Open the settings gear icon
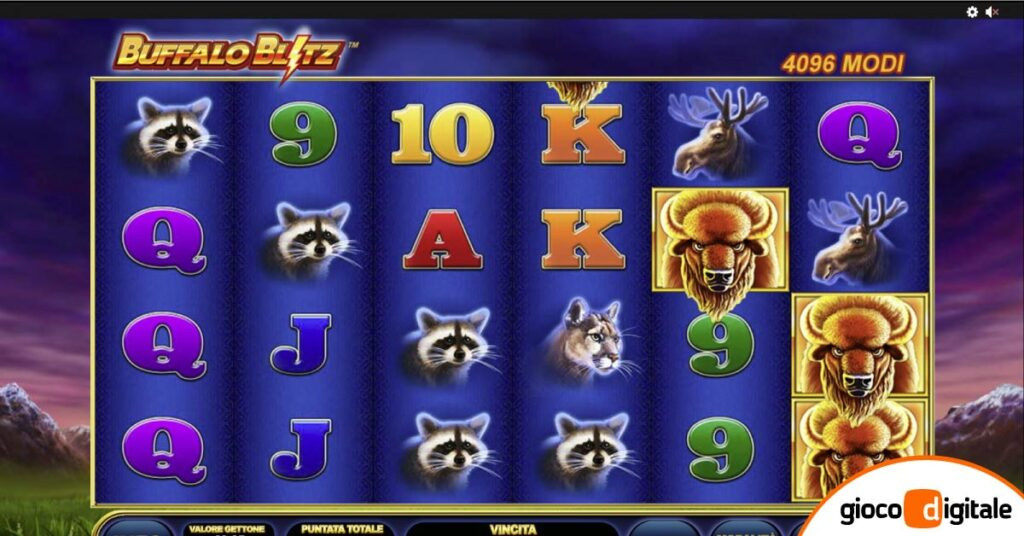 972,11
